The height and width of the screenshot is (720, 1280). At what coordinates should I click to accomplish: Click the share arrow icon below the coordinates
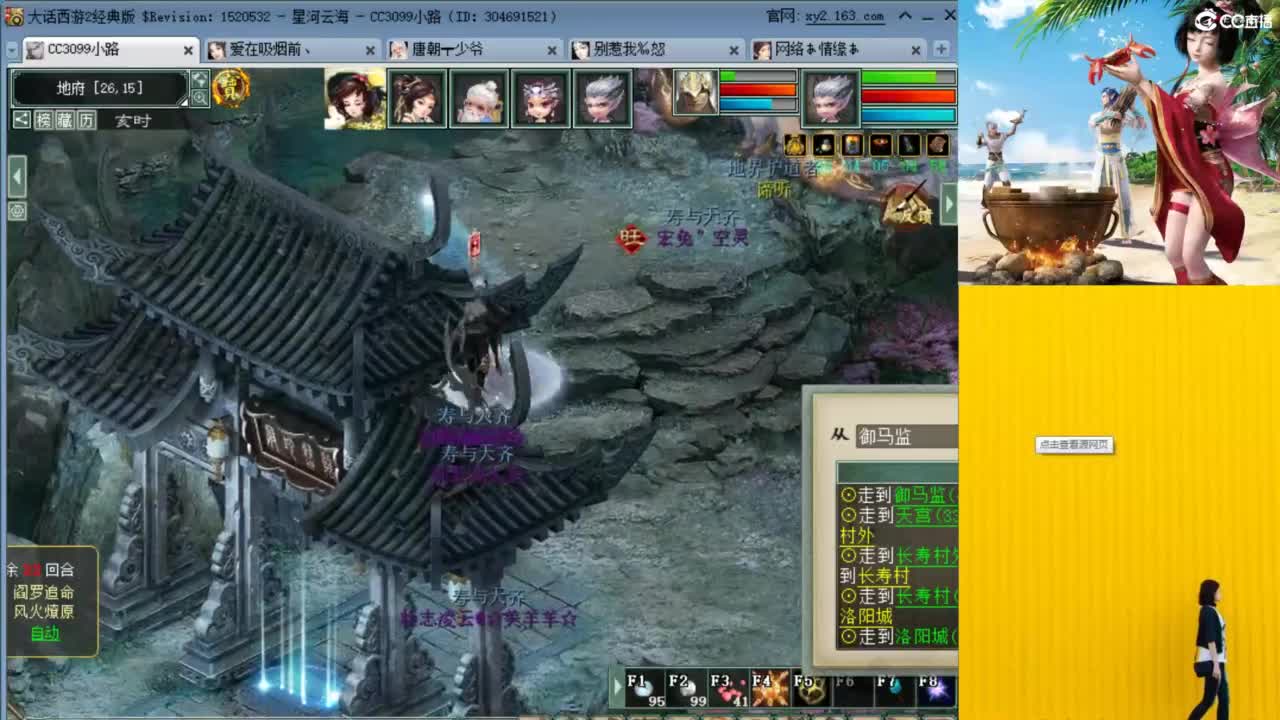coord(22,119)
